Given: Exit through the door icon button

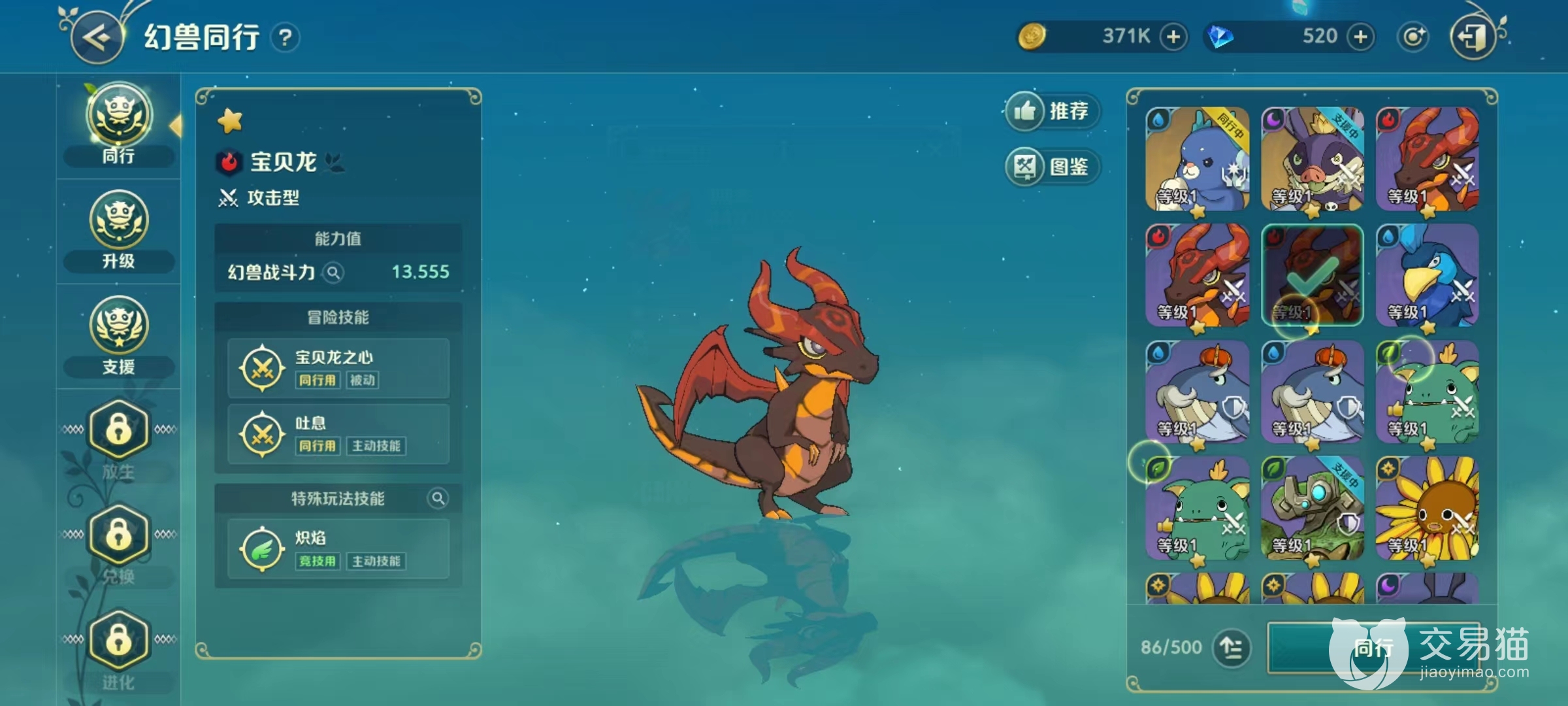Looking at the screenshot, I should 1473,37.
